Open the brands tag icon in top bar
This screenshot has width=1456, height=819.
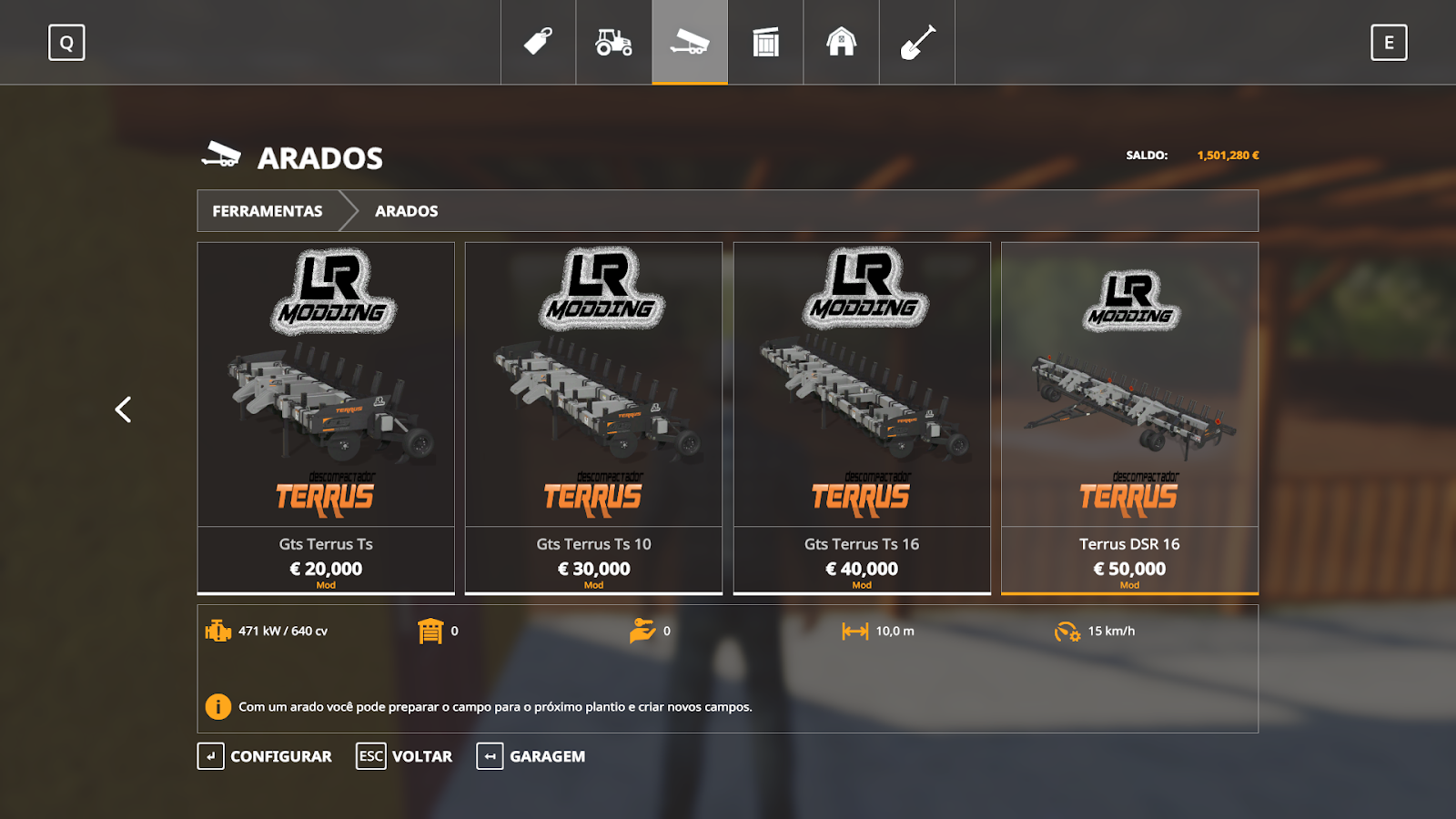pyautogui.click(x=537, y=41)
